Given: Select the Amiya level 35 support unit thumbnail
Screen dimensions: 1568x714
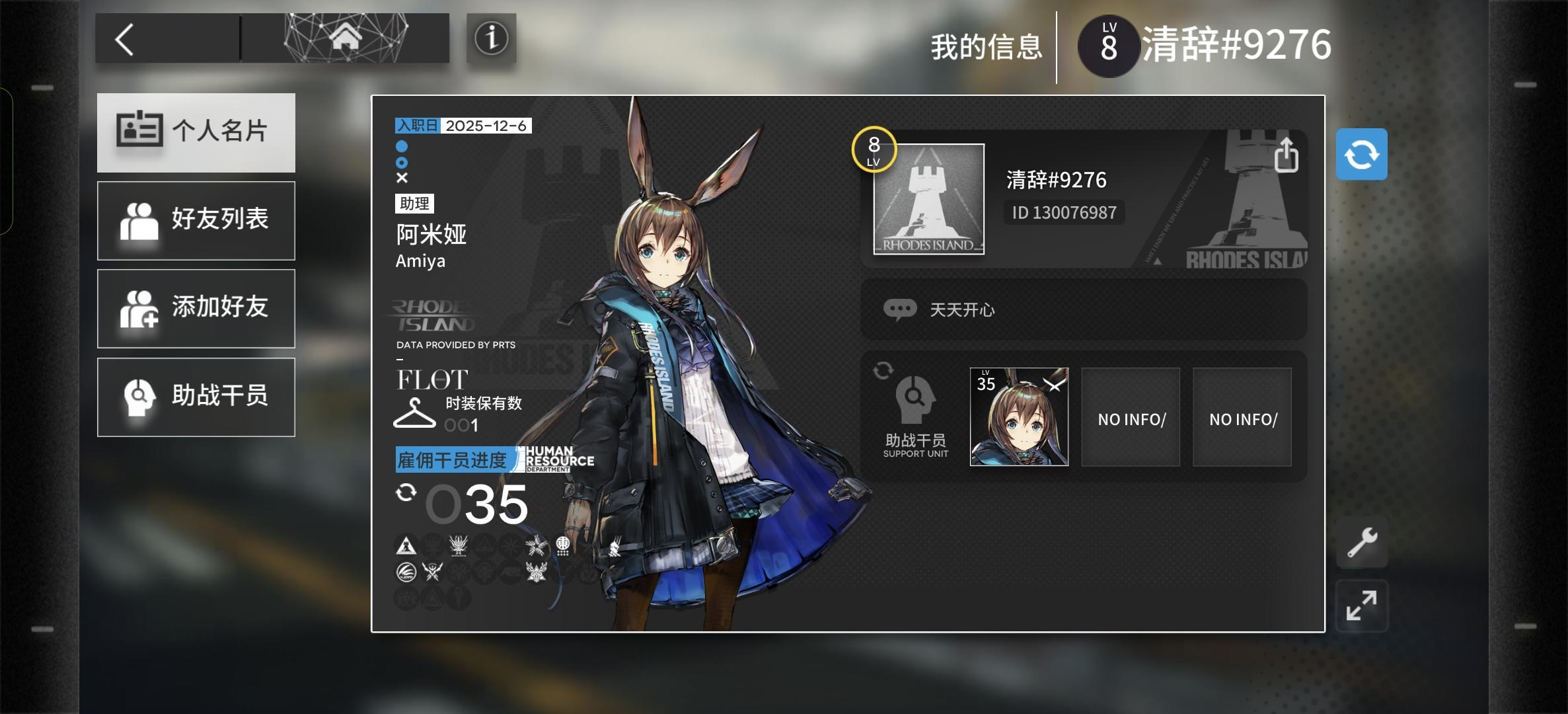Looking at the screenshot, I should coord(1018,416).
